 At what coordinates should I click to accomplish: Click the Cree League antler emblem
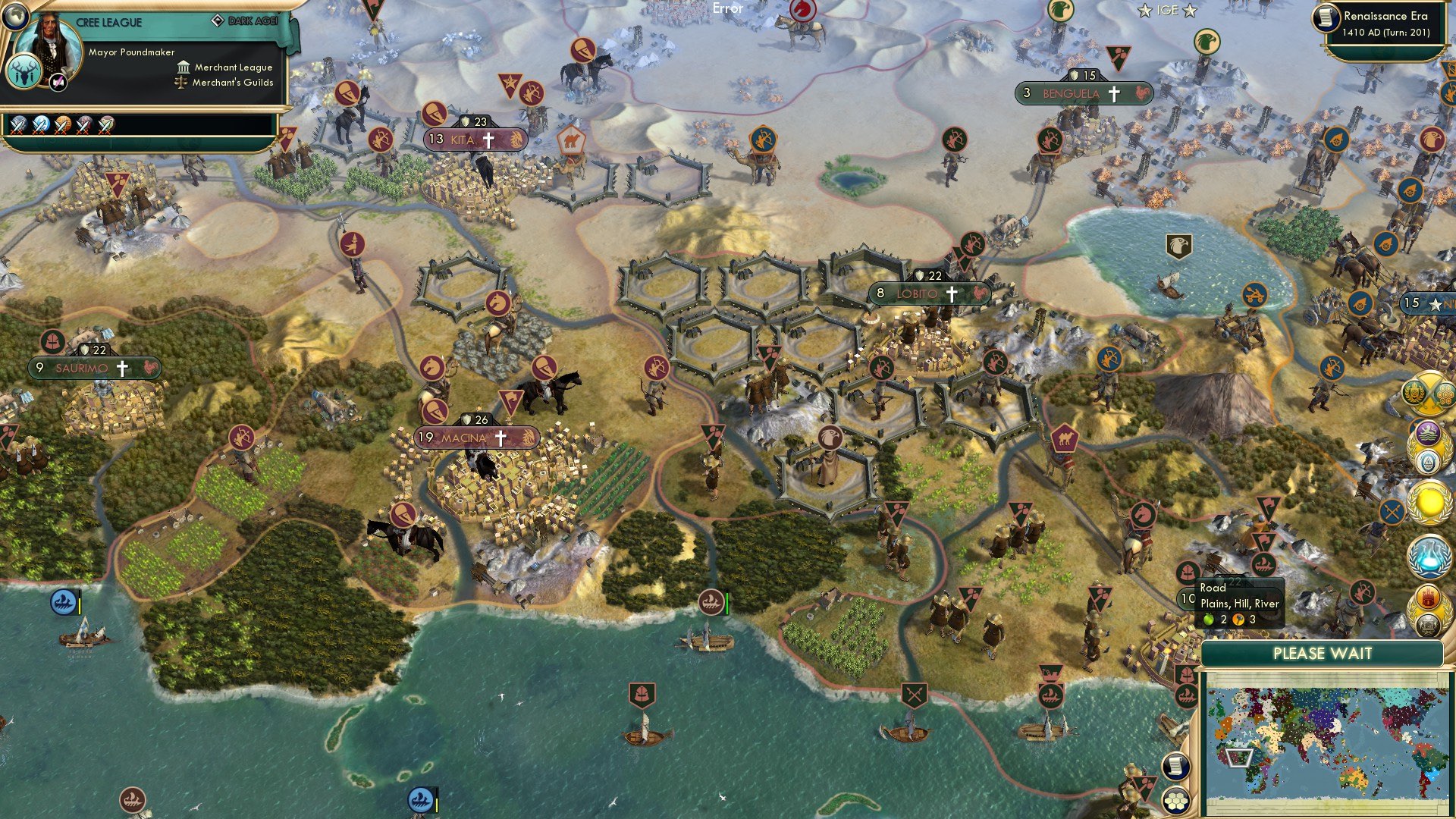tap(24, 74)
